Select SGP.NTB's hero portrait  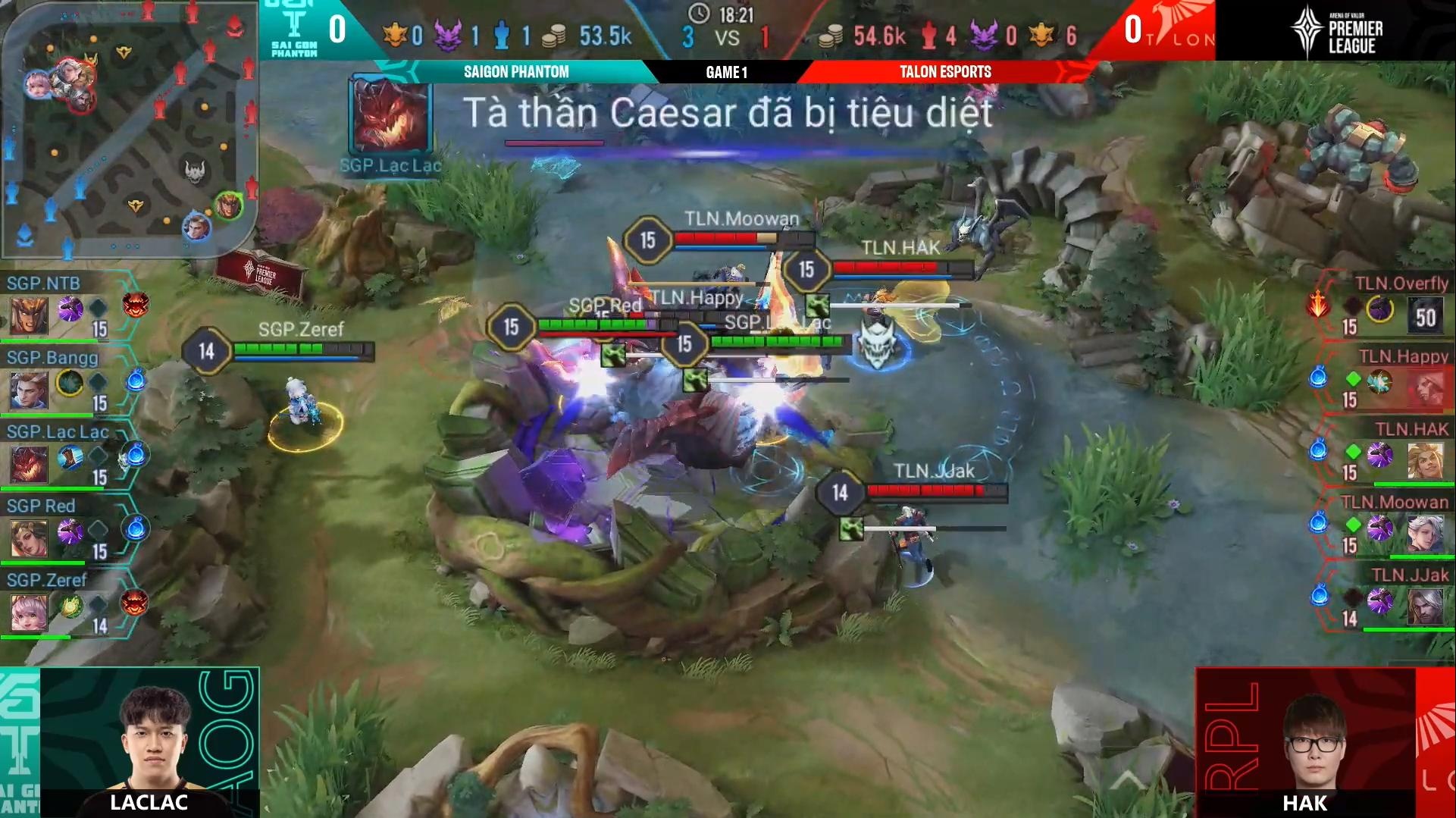pyautogui.click(x=30, y=315)
